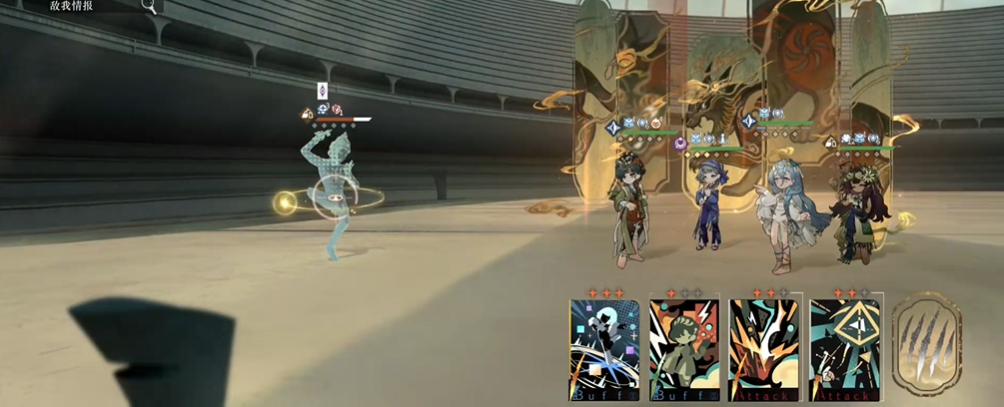The width and height of the screenshot is (1004, 407).
Task: Activate the golden claw-marks skill button
Action: click(x=927, y=340)
